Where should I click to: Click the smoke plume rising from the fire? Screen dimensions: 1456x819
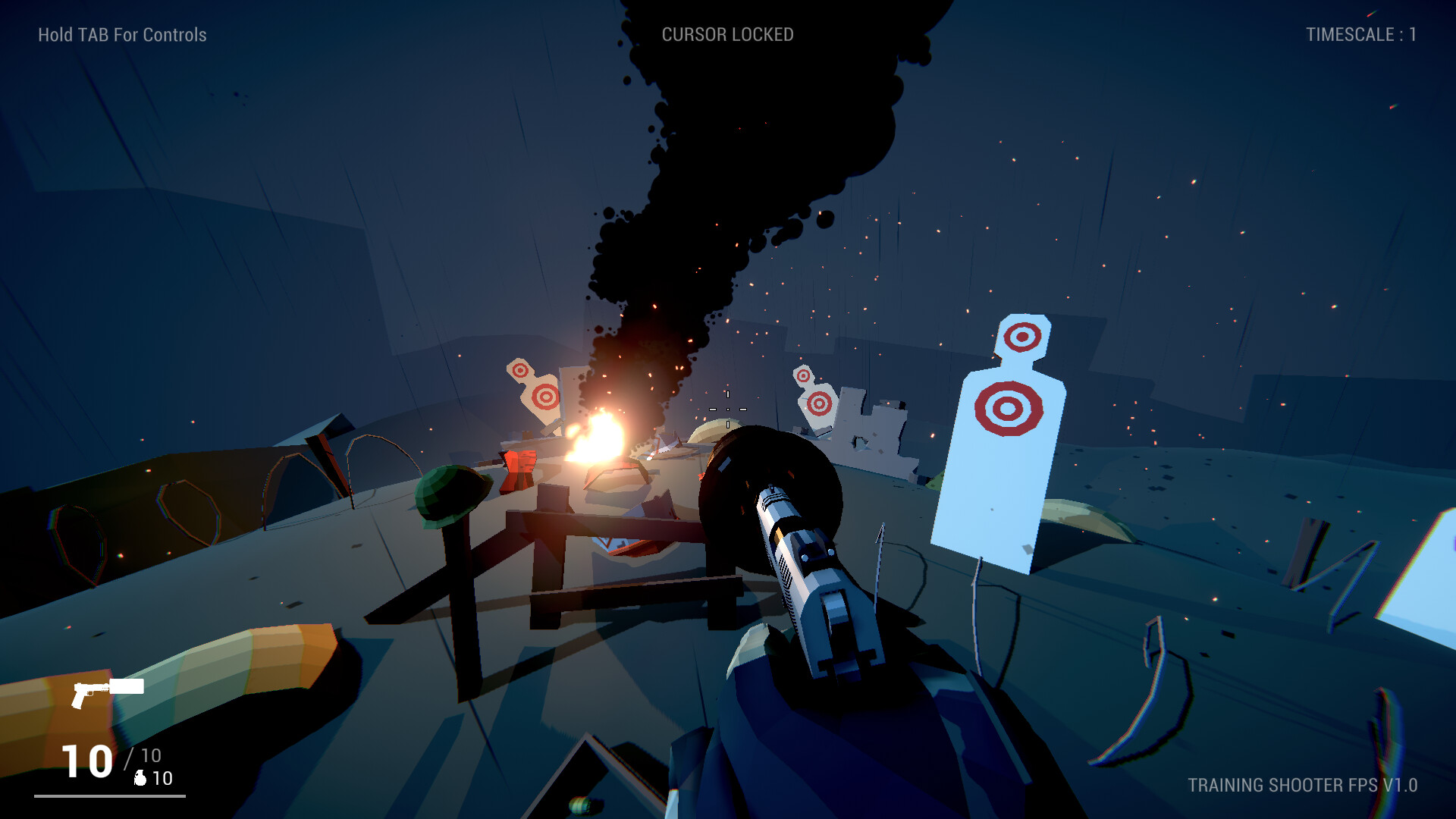682,190
